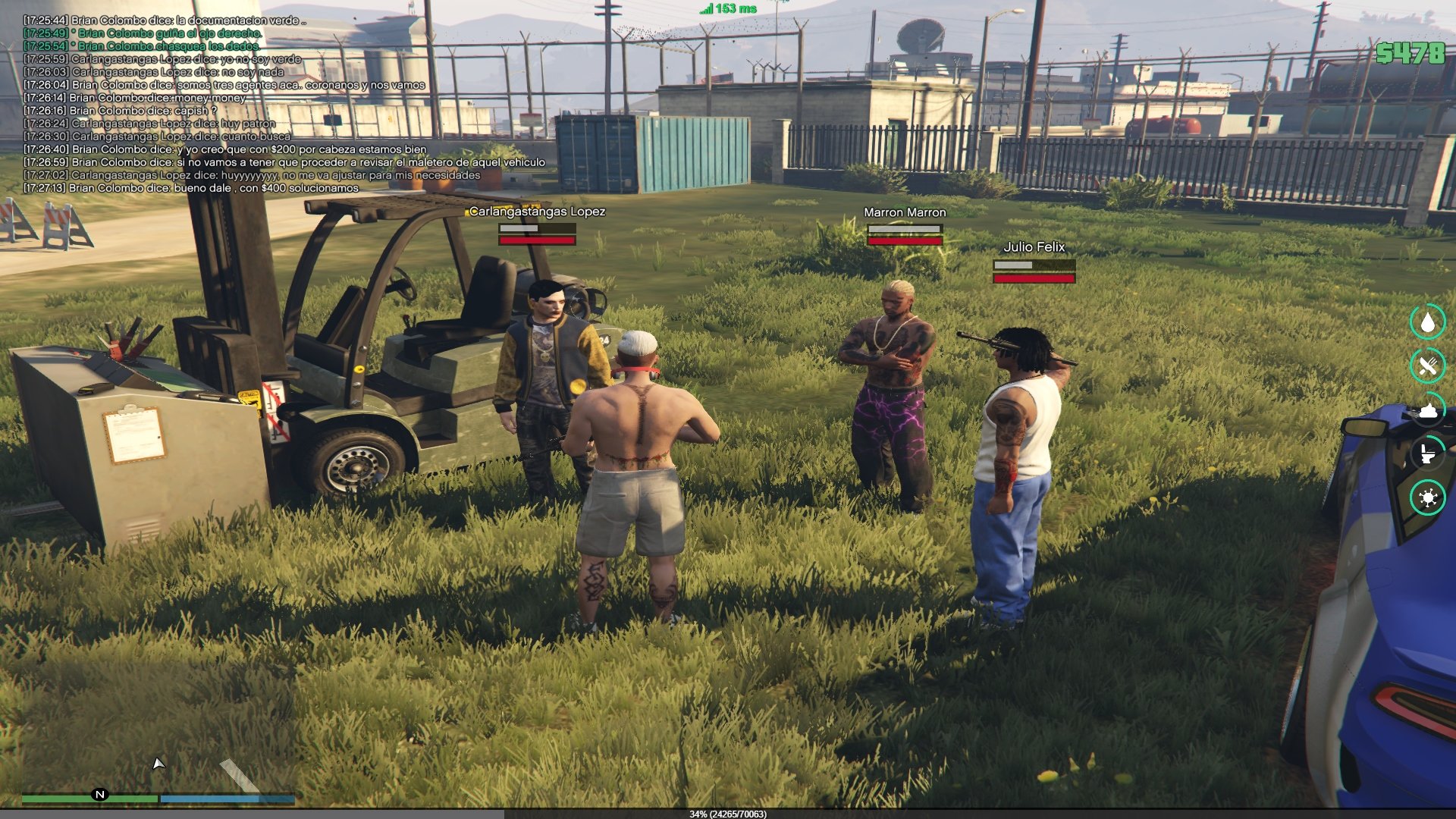Screen dimensions: 1456x819
Task: Click the virus hygiene status icon
Action: pyautogui.click(x=1428, y=498)
